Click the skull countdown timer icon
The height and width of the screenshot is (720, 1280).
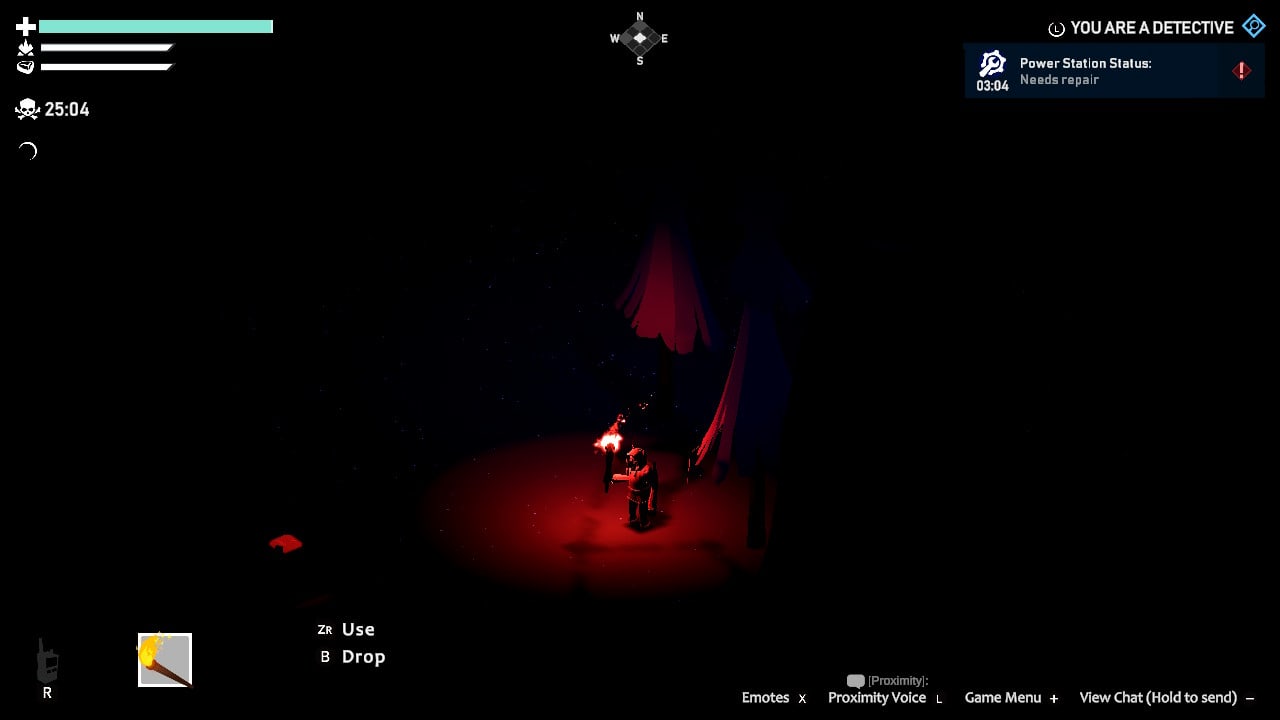[26, 109]
